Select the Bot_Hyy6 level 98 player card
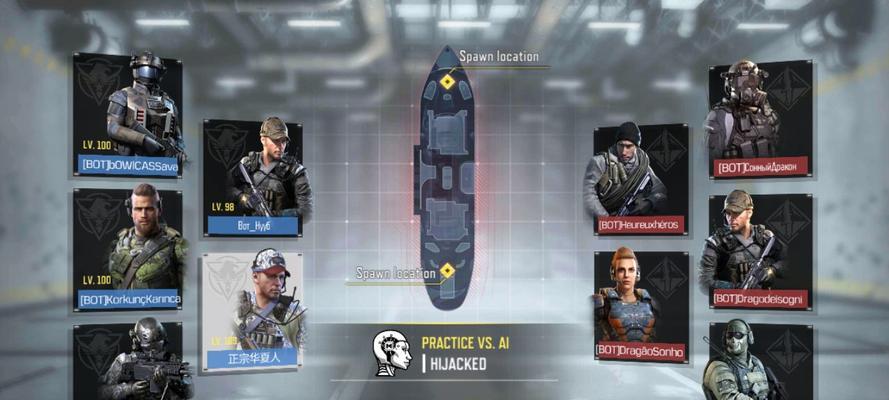Viewport: 889px width, 400px height. coord(253,177)
